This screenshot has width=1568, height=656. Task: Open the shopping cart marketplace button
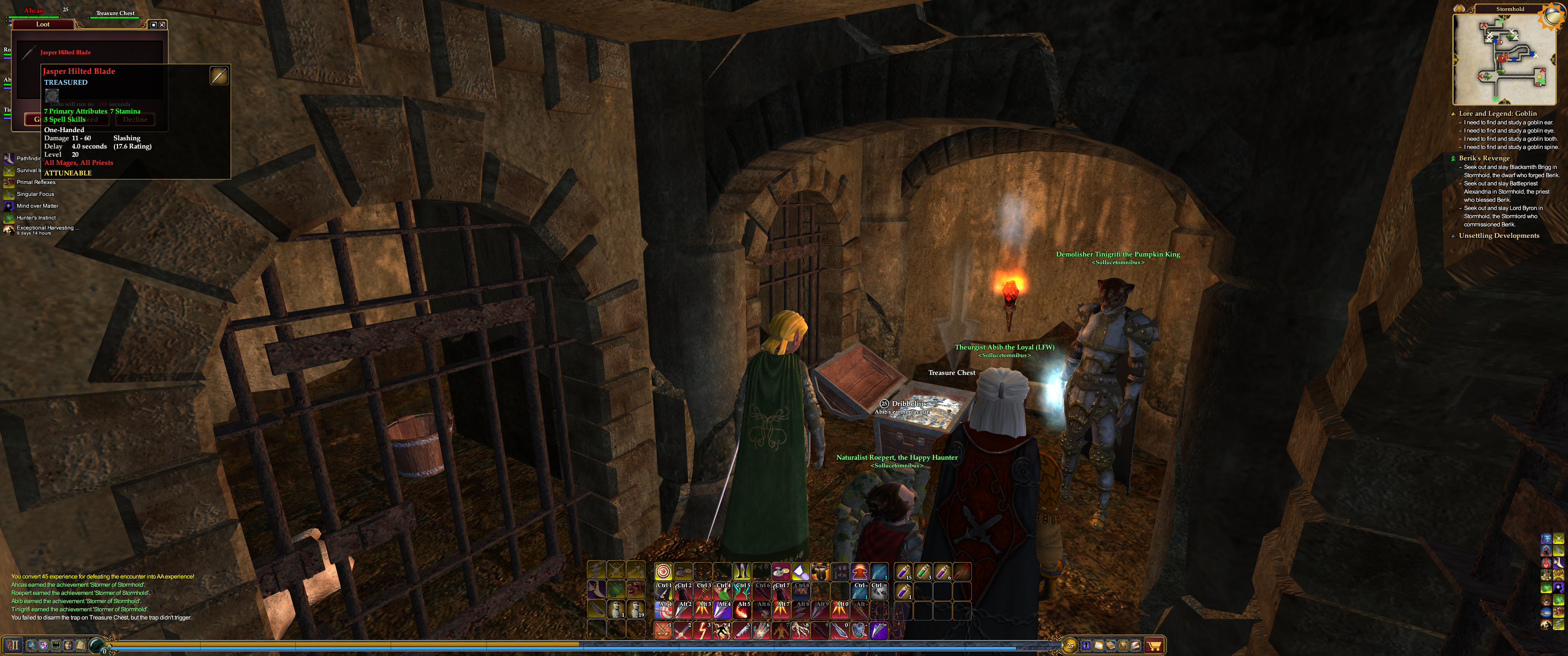click(x=1154, y=646)
